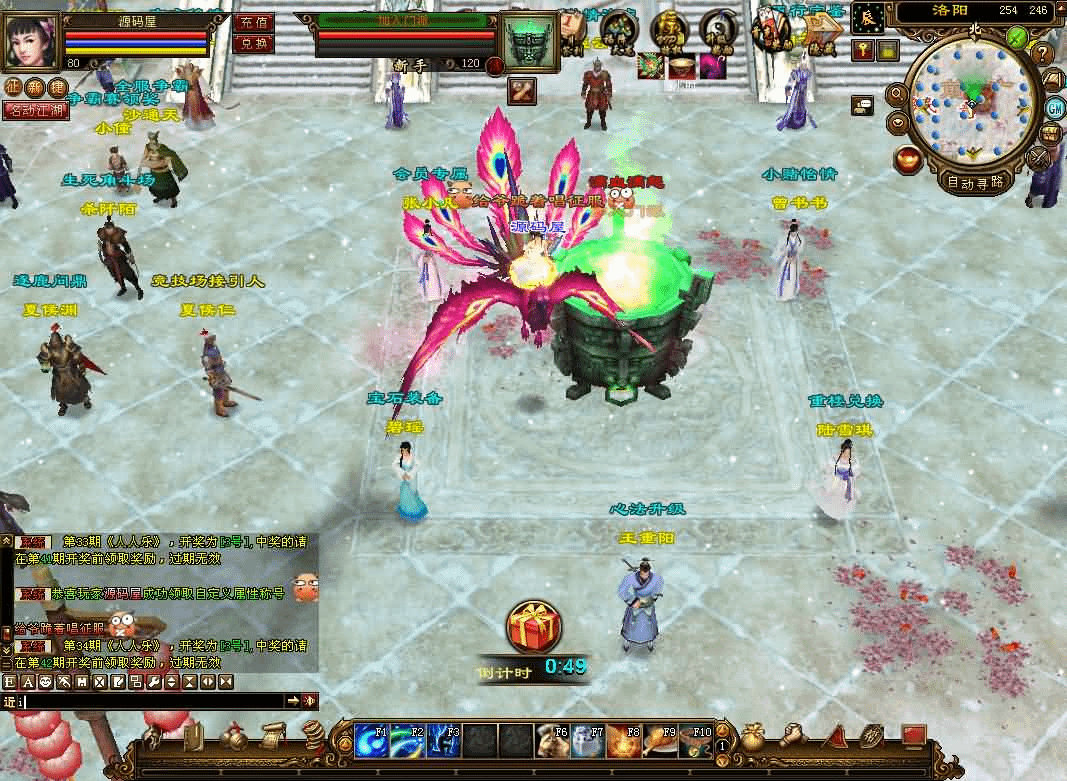Click the round 征 button
Screen dimensions: 1067x781
[12, 88]
